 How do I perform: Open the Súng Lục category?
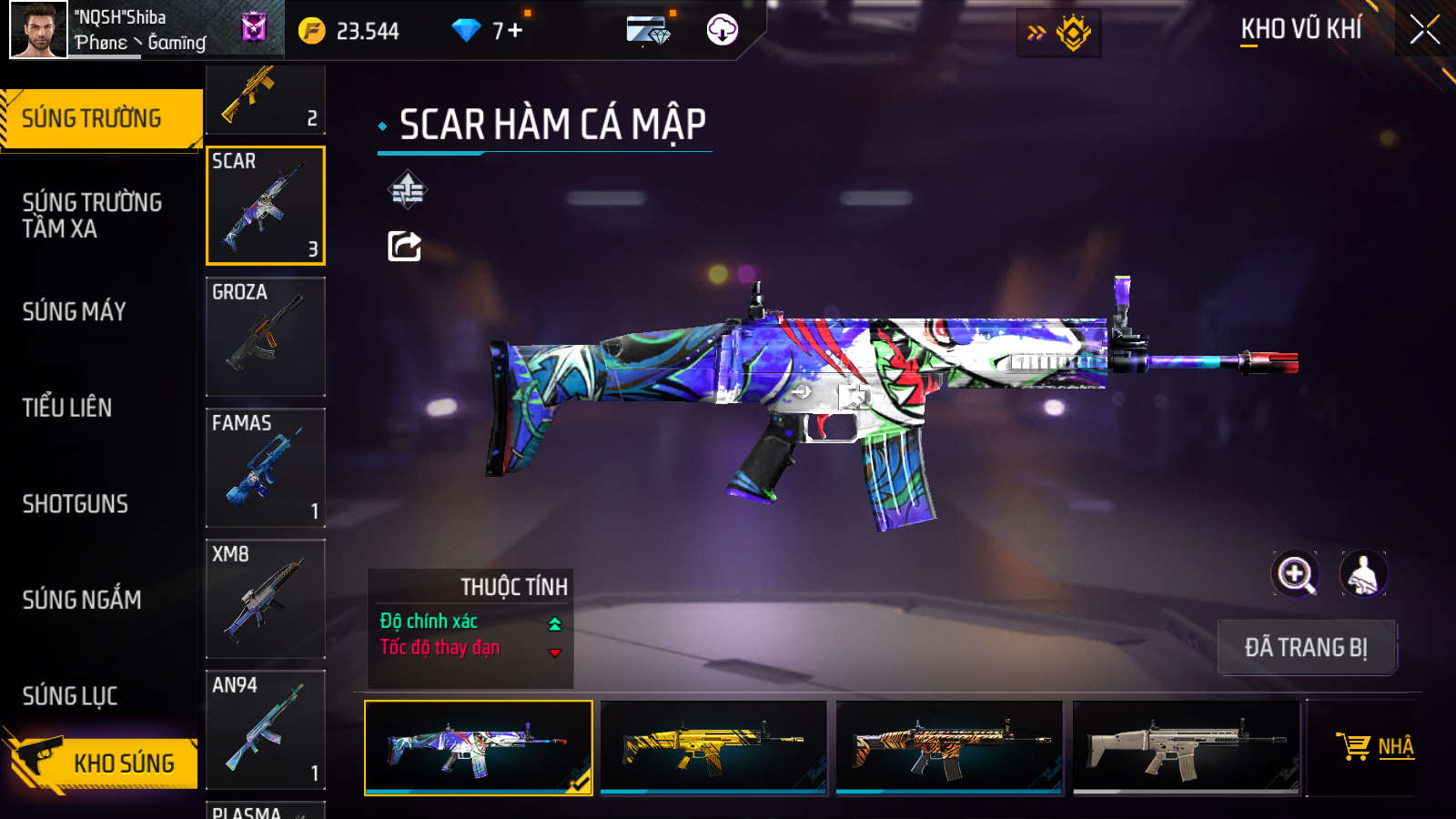(x=70, y=696)
